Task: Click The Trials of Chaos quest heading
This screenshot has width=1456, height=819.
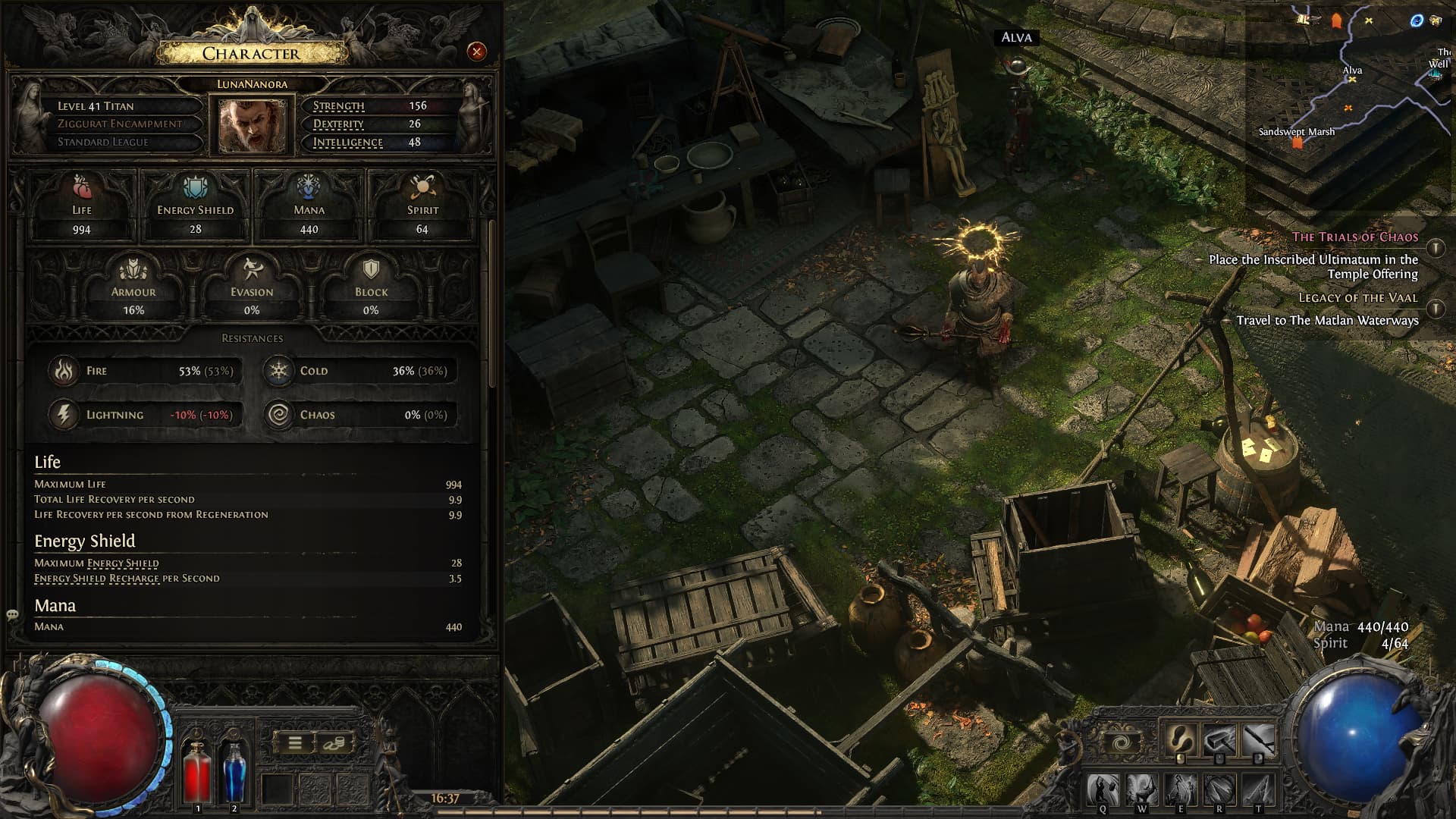Action: click(x=1357, y=237)
